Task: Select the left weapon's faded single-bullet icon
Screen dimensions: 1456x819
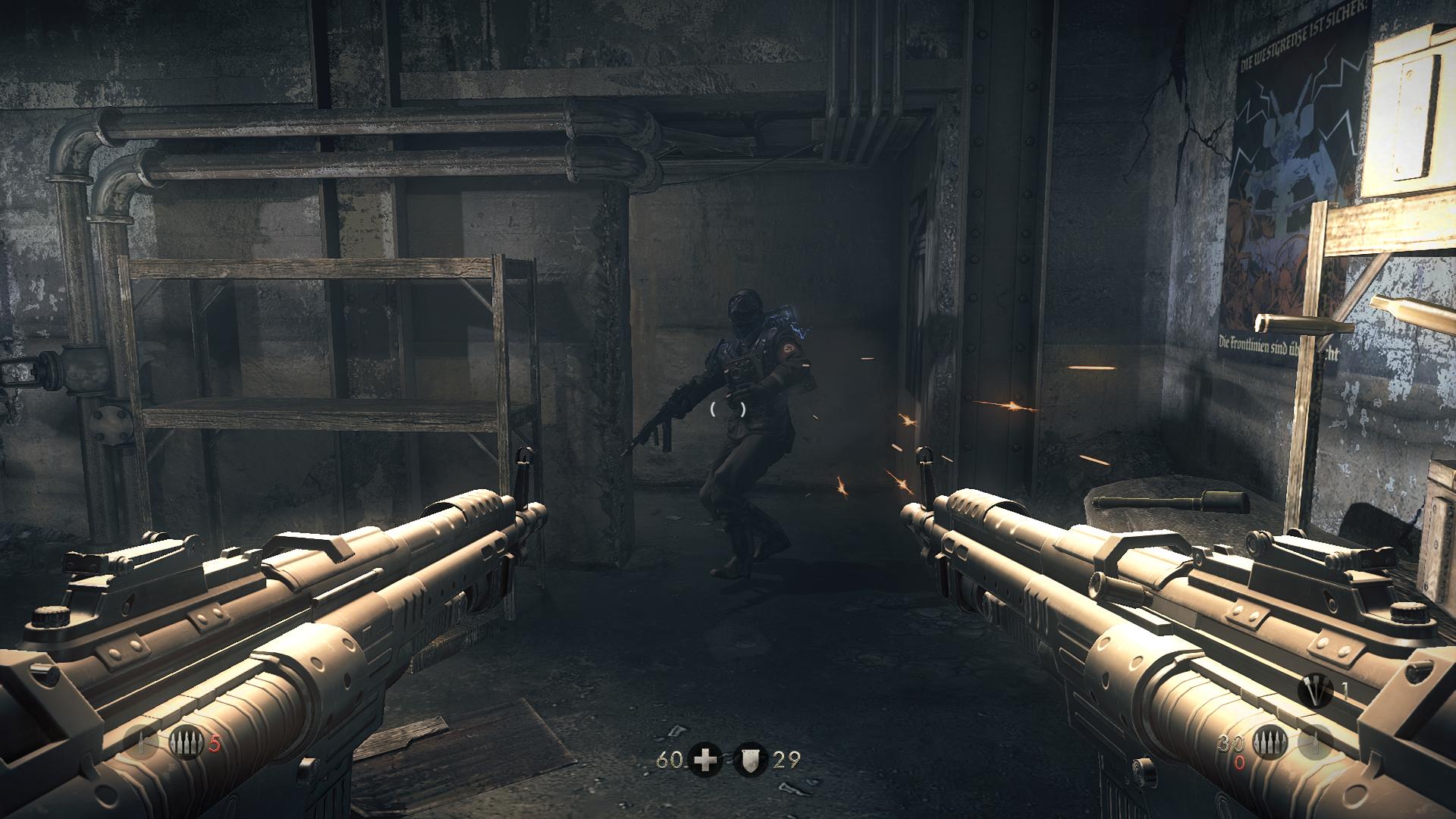Action: pos(140,743)
